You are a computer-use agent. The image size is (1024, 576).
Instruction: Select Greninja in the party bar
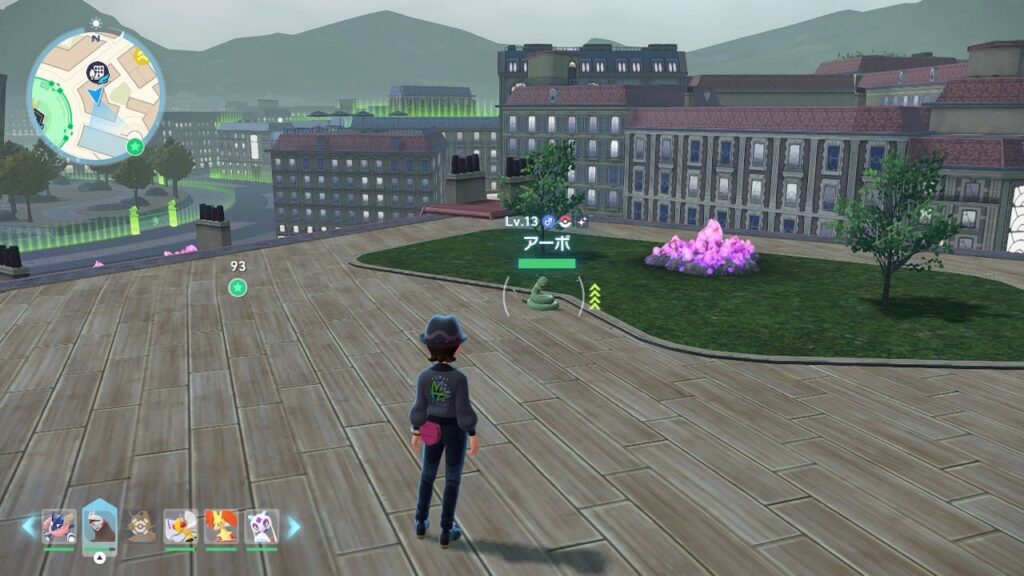[x=58, y=527]
